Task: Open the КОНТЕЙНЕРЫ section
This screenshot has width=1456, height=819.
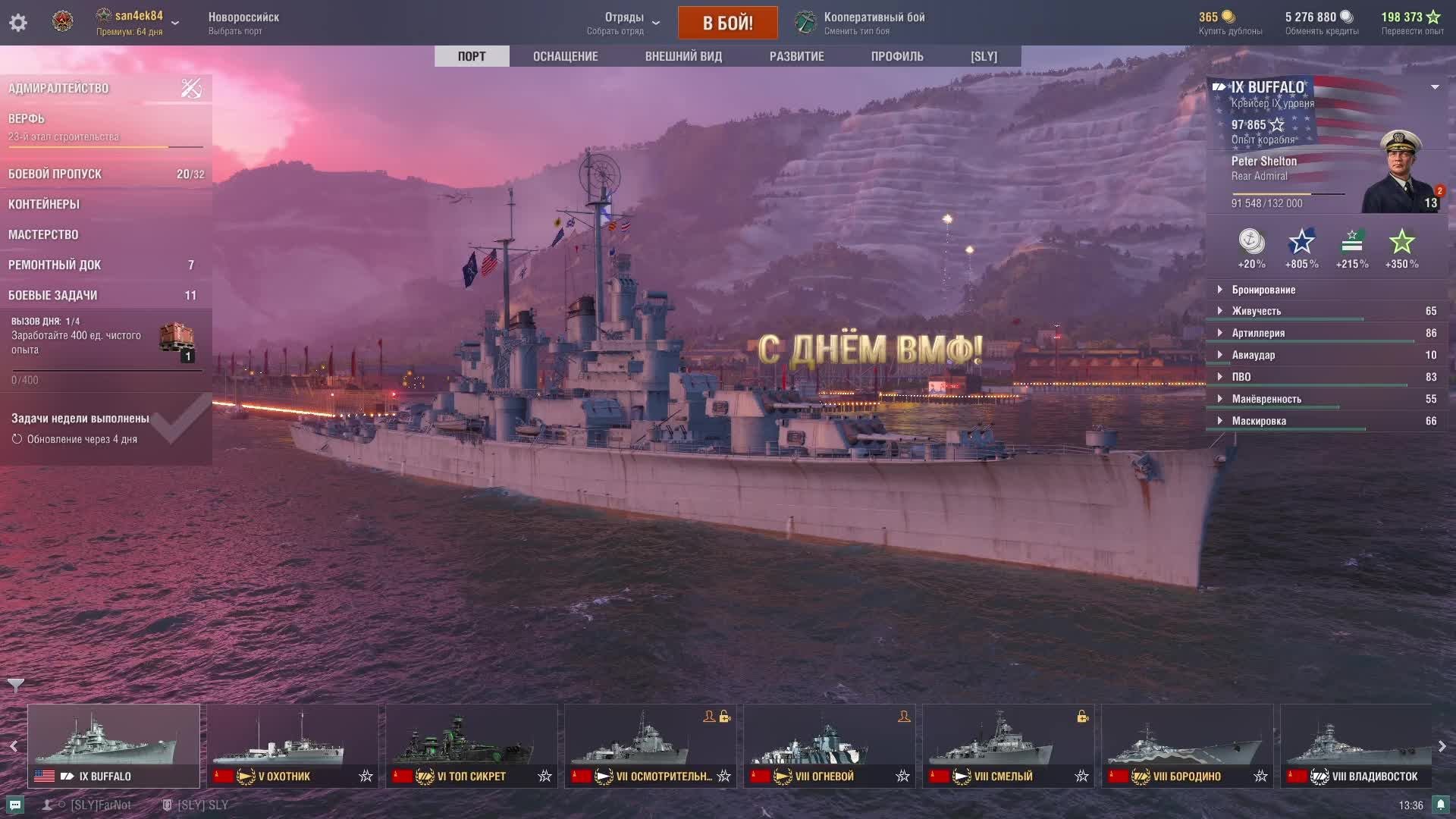Action: (x=105, y=204)
